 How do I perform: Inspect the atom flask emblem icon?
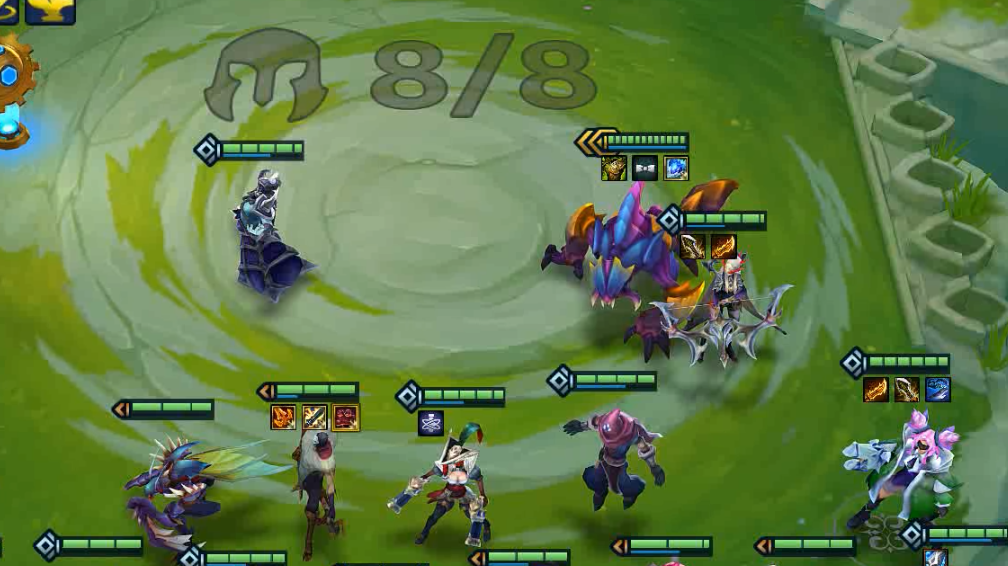click(431, 423)
